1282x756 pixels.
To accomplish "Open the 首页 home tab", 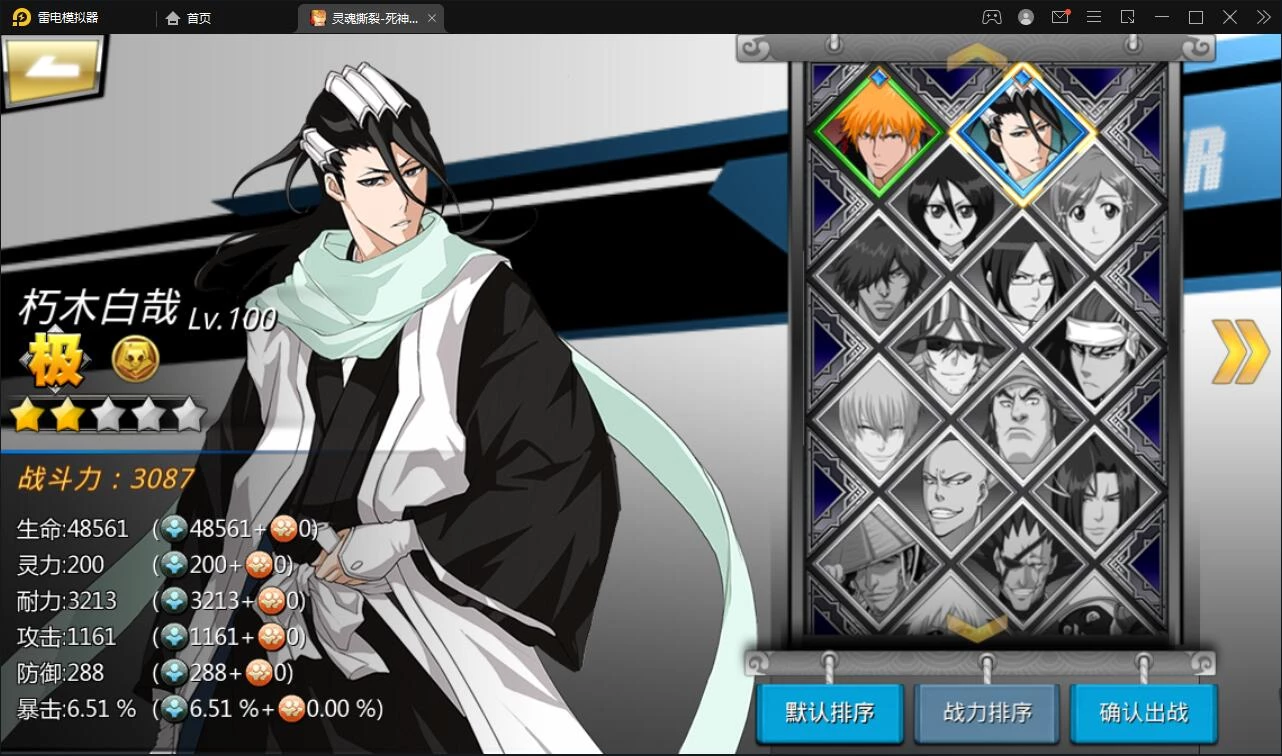I will (x=190, y=18).
